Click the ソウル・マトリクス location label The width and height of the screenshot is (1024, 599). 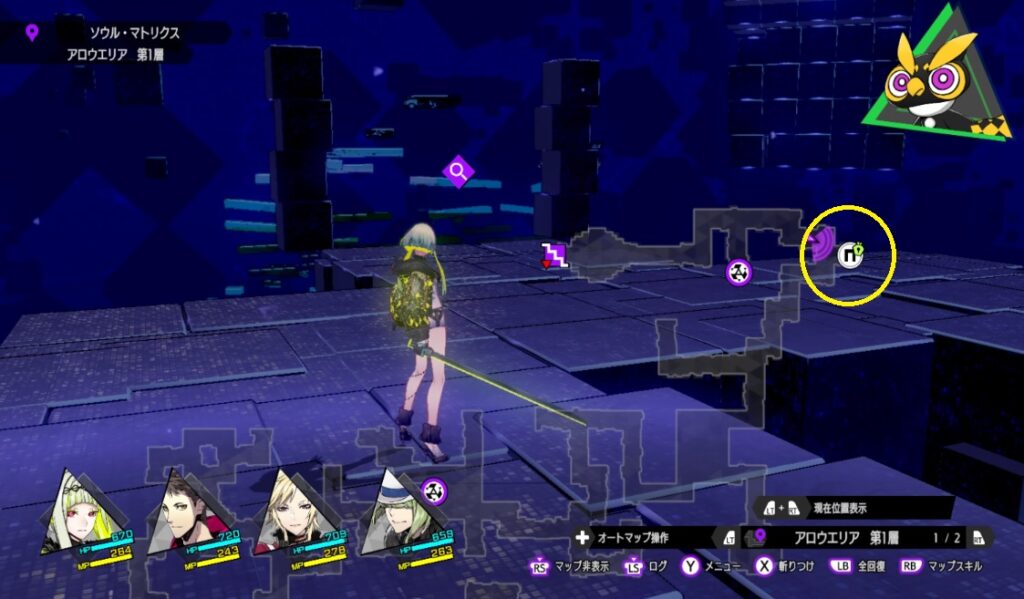pos(134,33)
